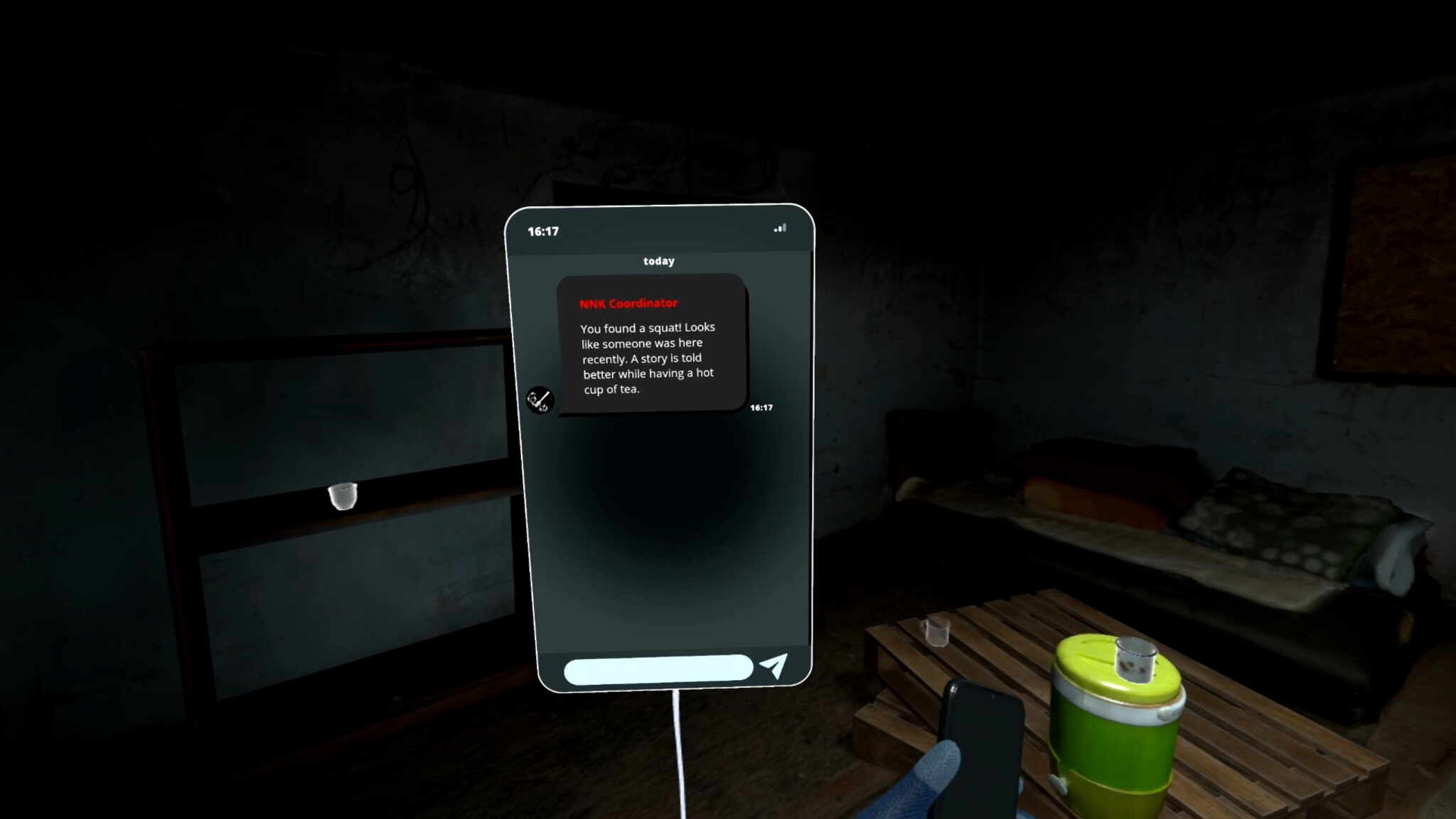Send the message with the paper plane button
This screenshot has height=819, width=1456.
[774, 665]
